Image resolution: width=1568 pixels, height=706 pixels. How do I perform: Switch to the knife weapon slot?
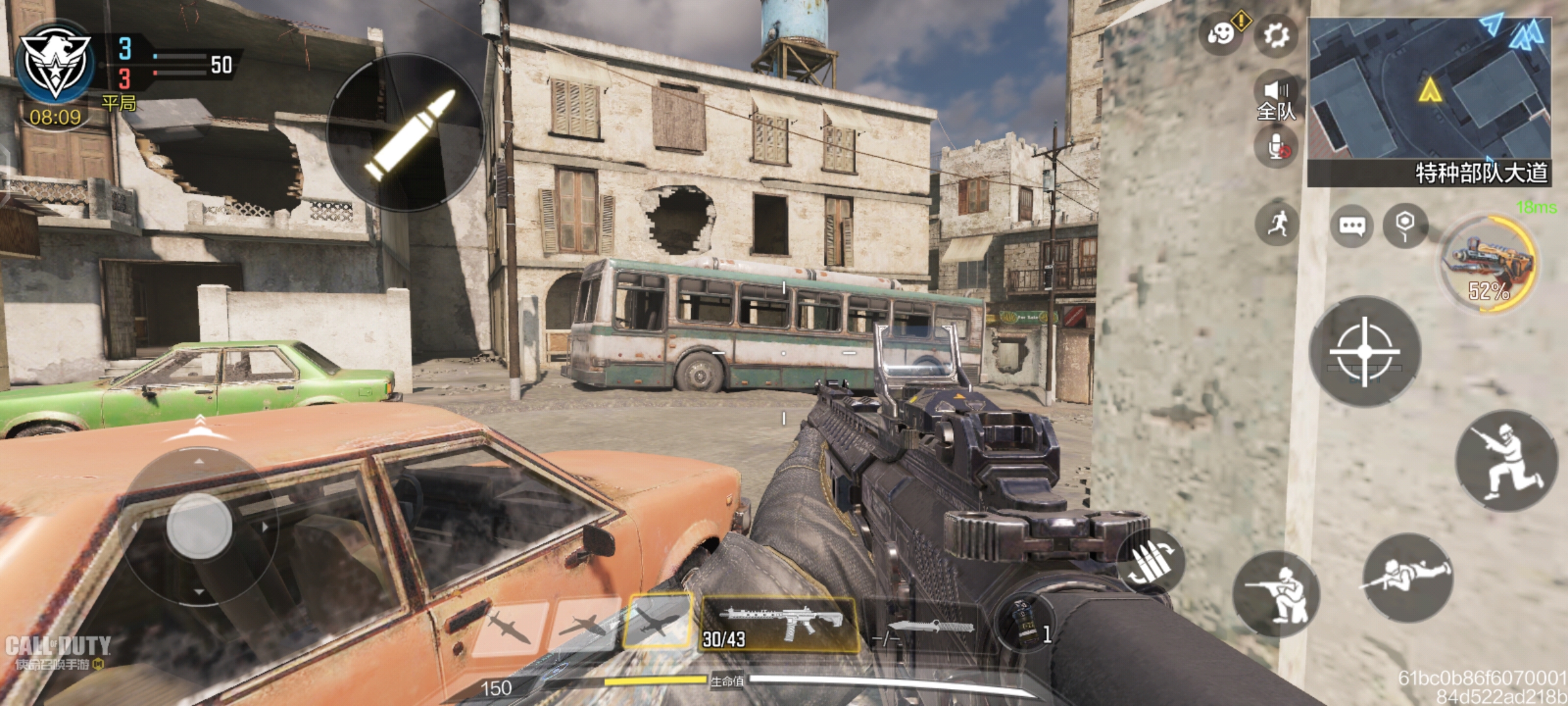[926, 628]
